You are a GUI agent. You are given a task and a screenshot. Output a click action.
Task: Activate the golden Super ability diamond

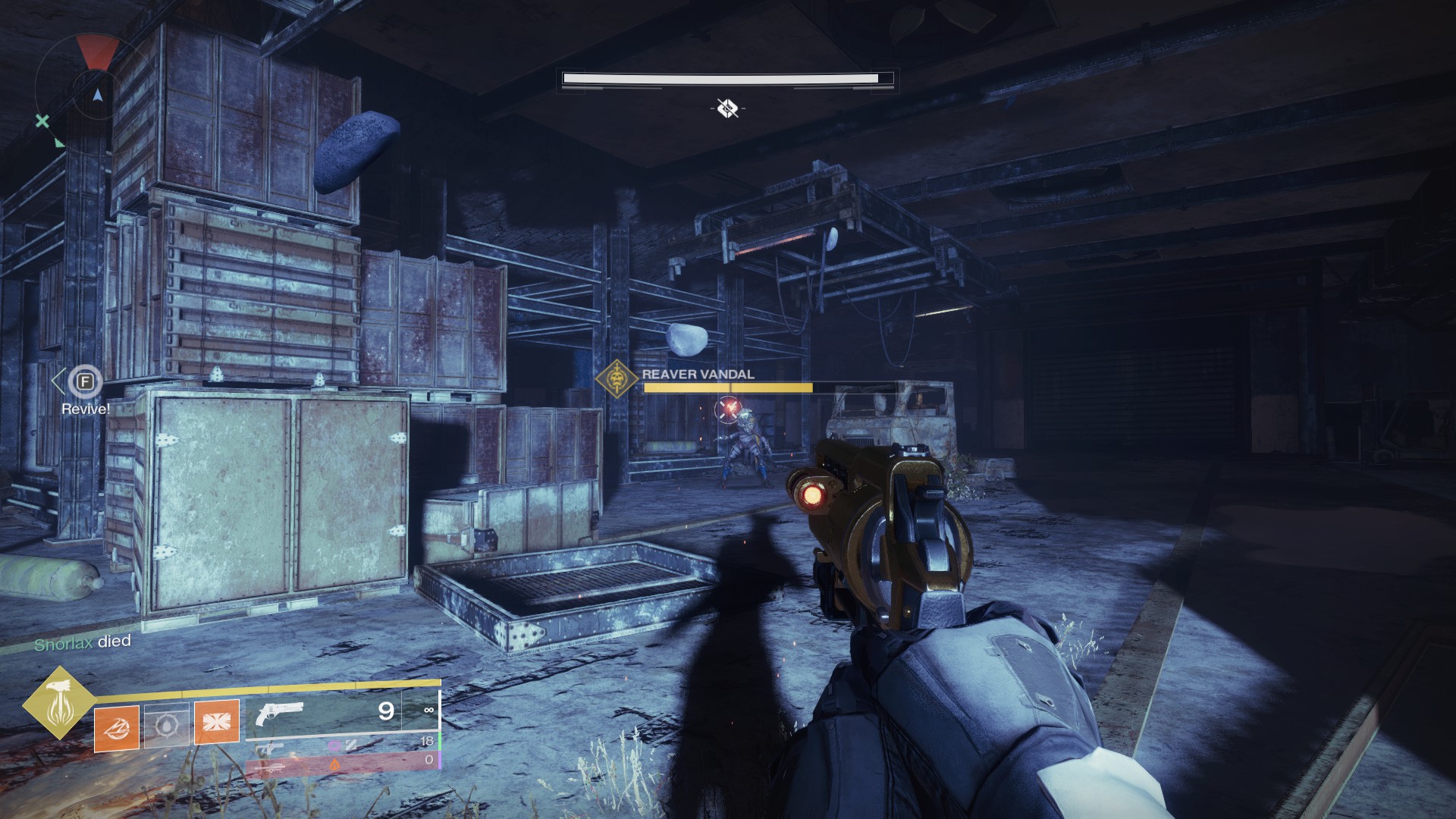click(58, 702)
